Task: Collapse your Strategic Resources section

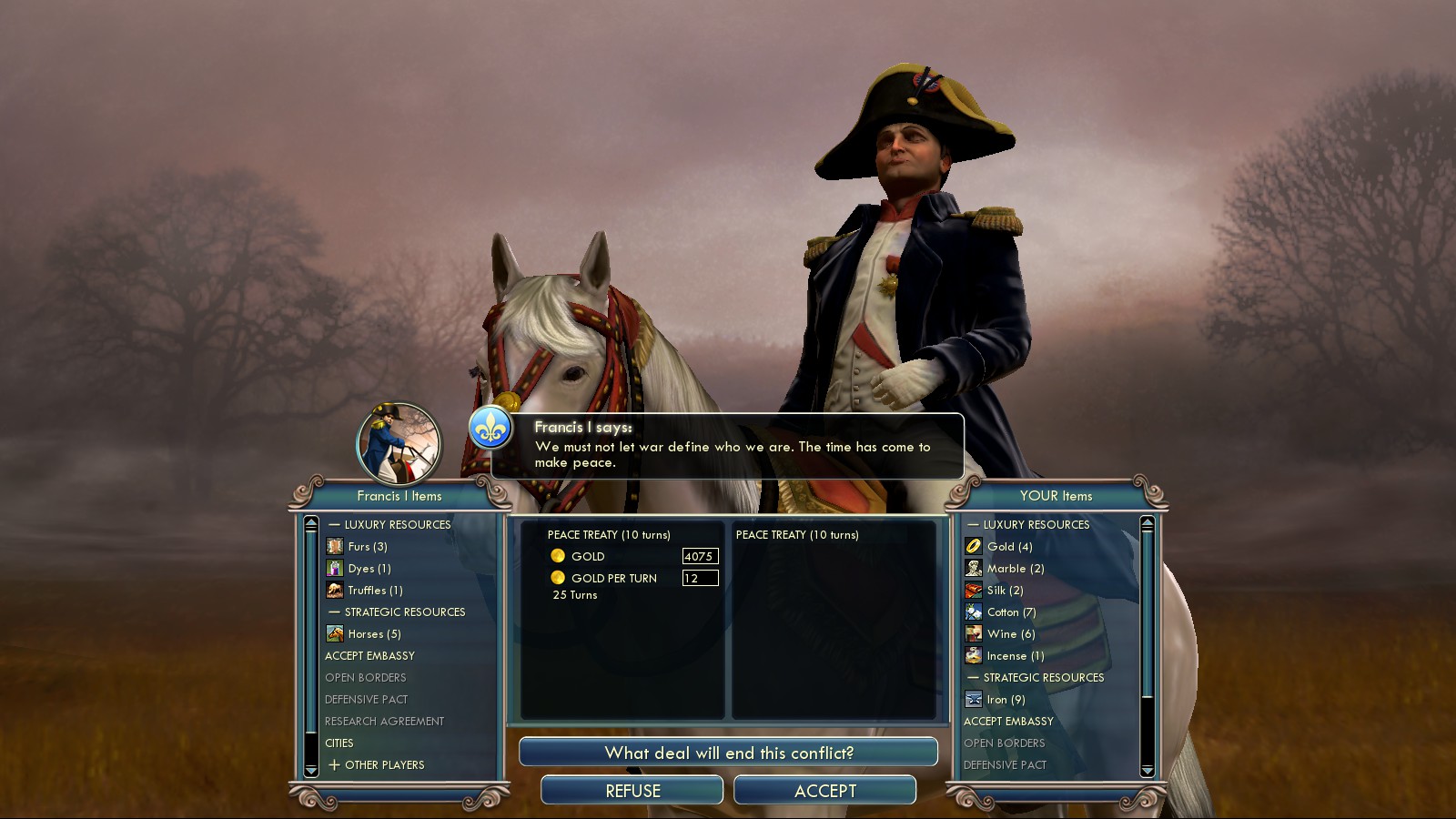Action: (x=1043, y=678)
